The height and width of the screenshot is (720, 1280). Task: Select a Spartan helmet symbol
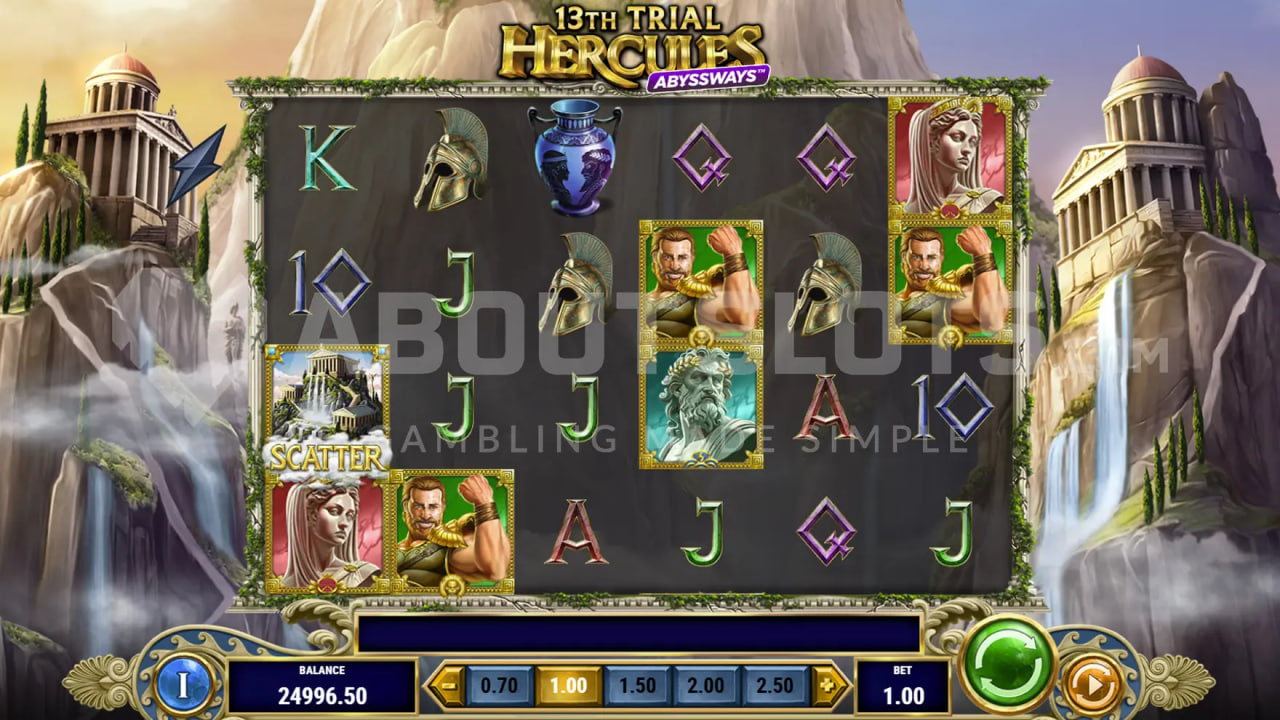point(448,160)
